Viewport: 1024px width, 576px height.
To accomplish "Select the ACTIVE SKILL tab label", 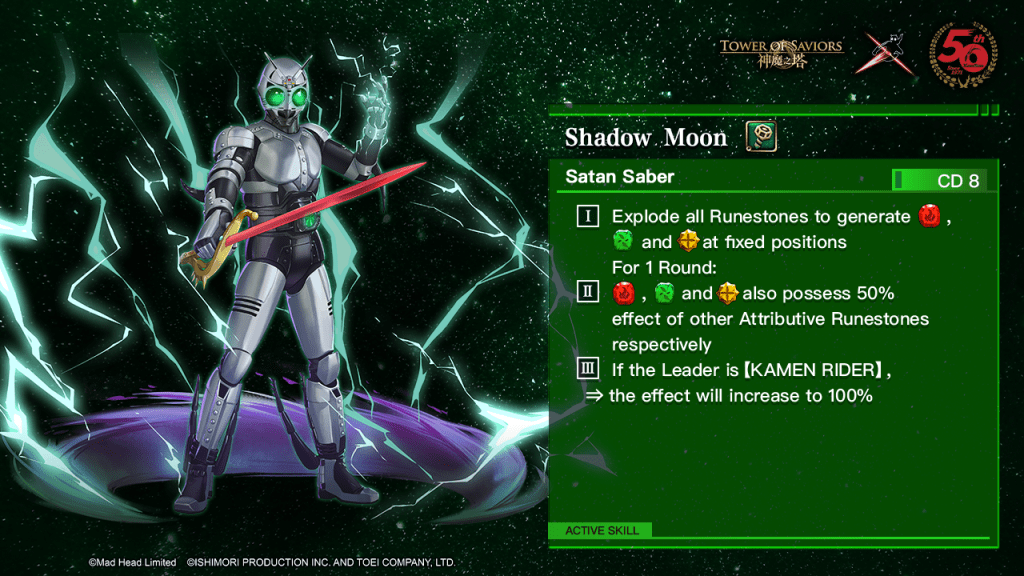I will pyautogui.click(x=601, y=530).
